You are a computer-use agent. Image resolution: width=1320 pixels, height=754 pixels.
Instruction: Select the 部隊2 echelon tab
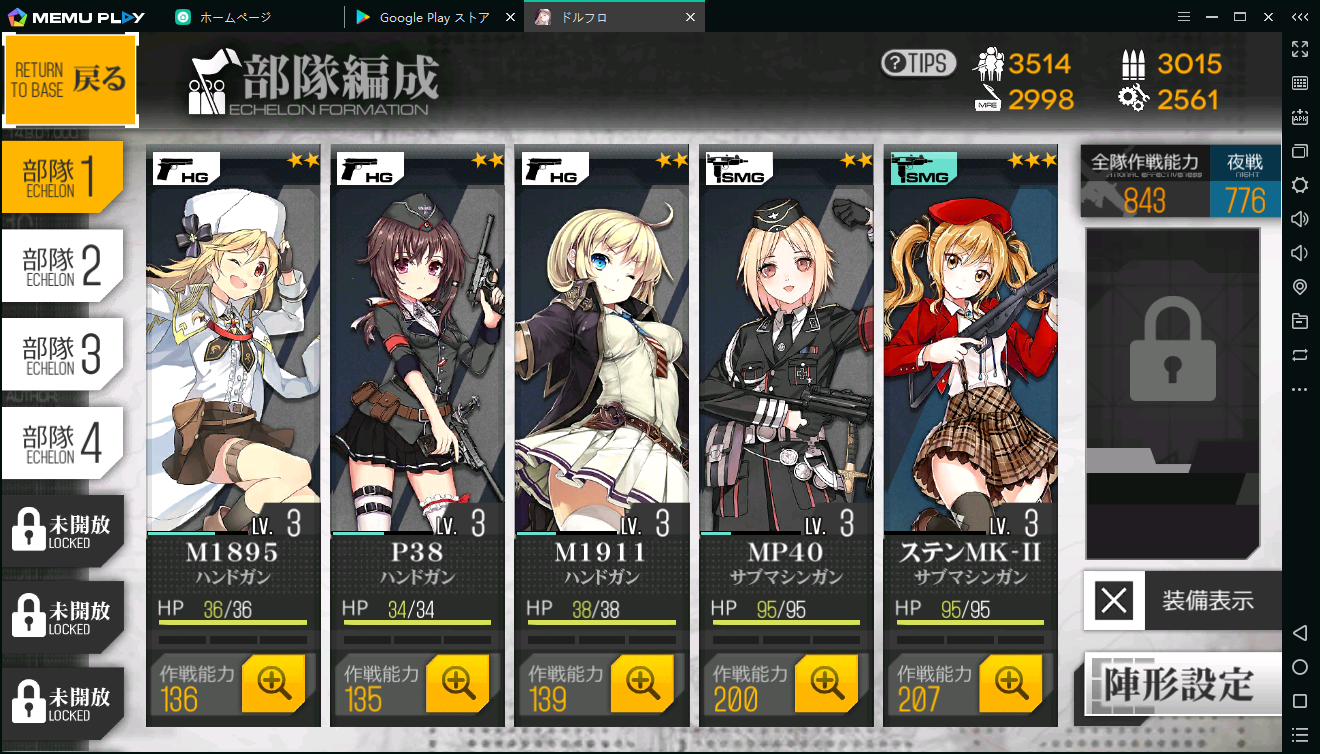point(62,265)
